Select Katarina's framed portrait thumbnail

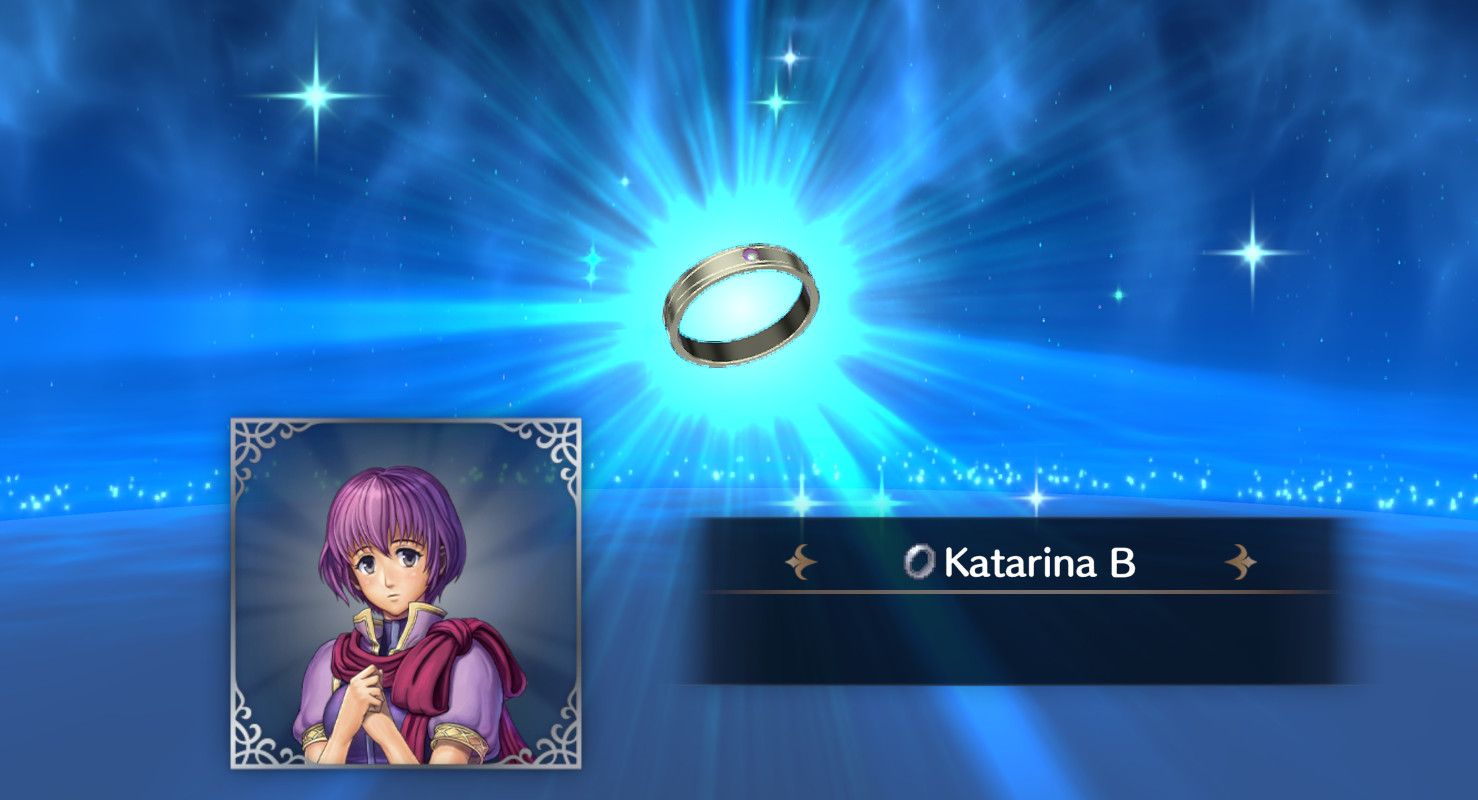pyautogui.click(x=404, y=596)
